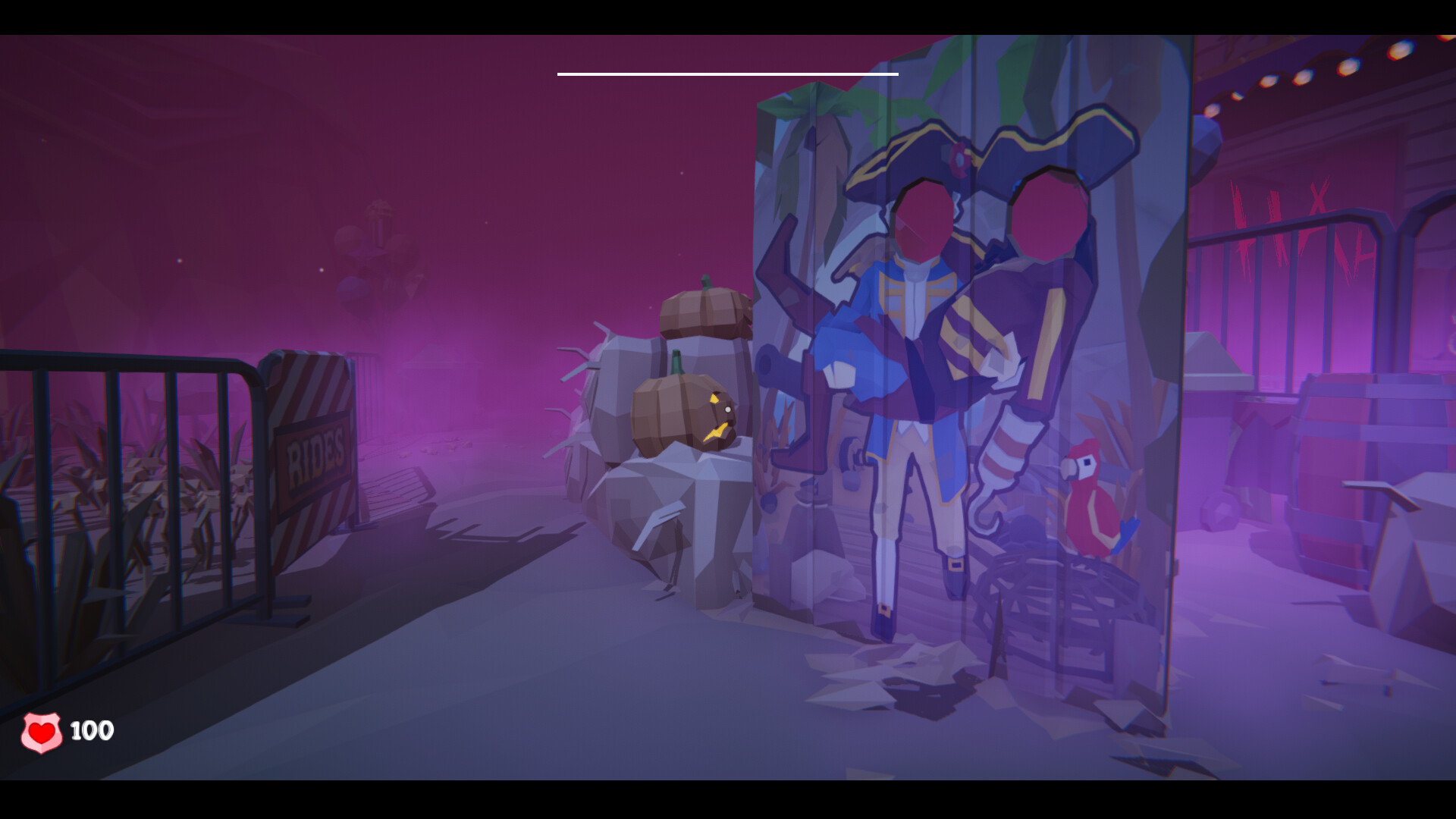Screen dimensions: 1456x819
Task: Click the small pumpkin atop the rock pile
Action: coord(701,311)
